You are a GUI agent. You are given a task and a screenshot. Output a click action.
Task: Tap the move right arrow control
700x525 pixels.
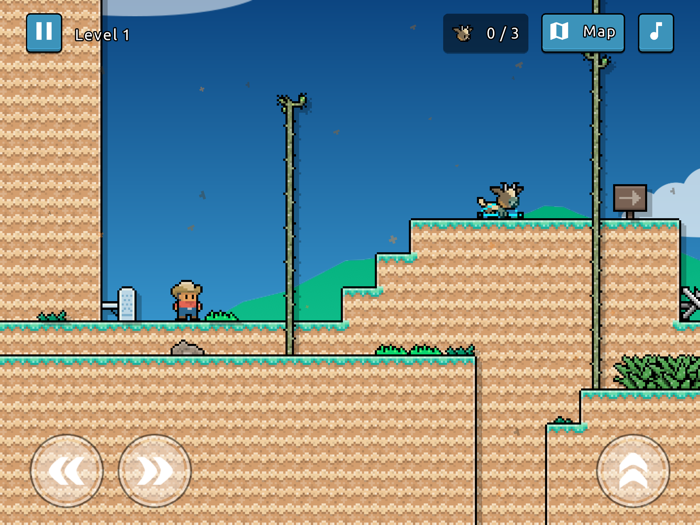[x=155, y=470]
